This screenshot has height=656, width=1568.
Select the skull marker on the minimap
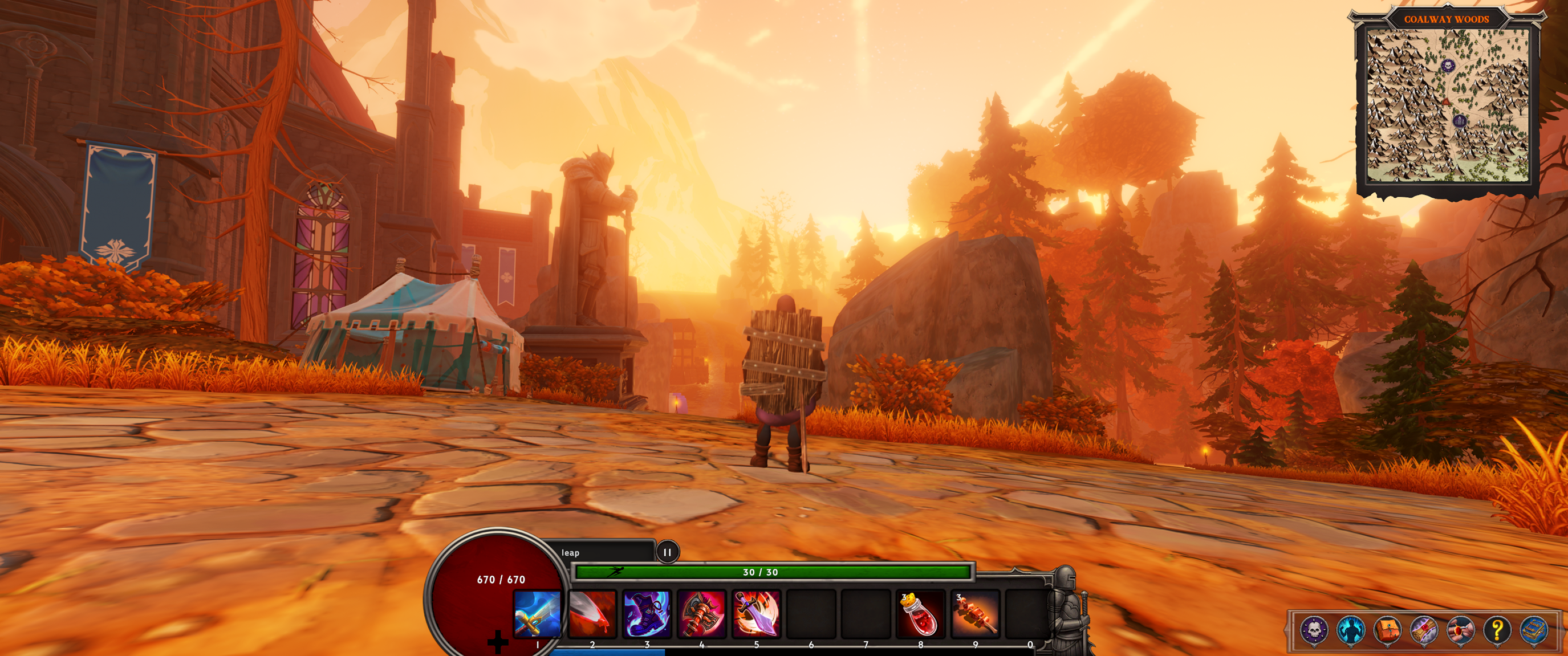[1448, 65]
